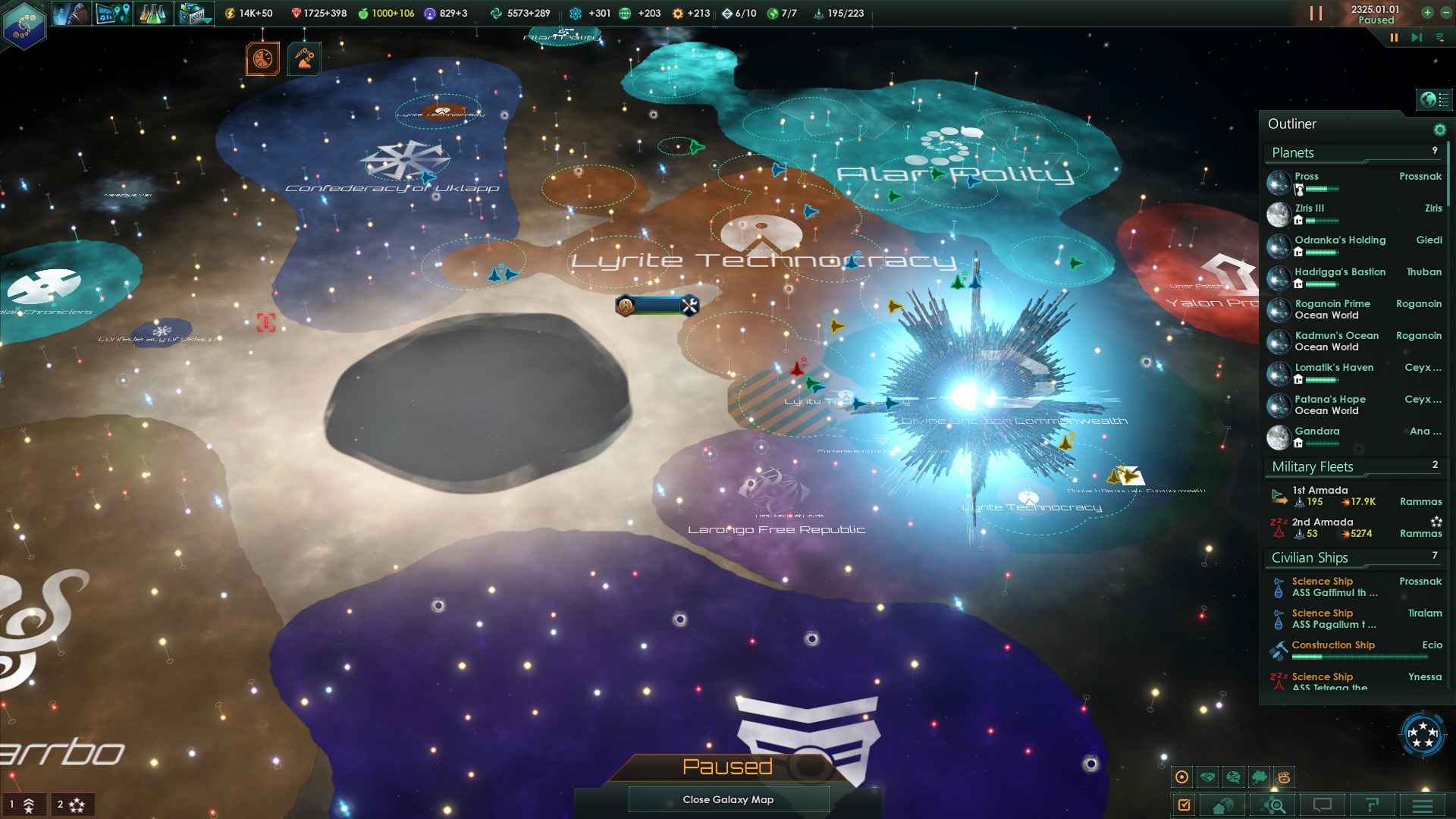Viewport: 1456px width, 819px height.
Task: Open the help question-mark panel
Action: point(1373,805)
